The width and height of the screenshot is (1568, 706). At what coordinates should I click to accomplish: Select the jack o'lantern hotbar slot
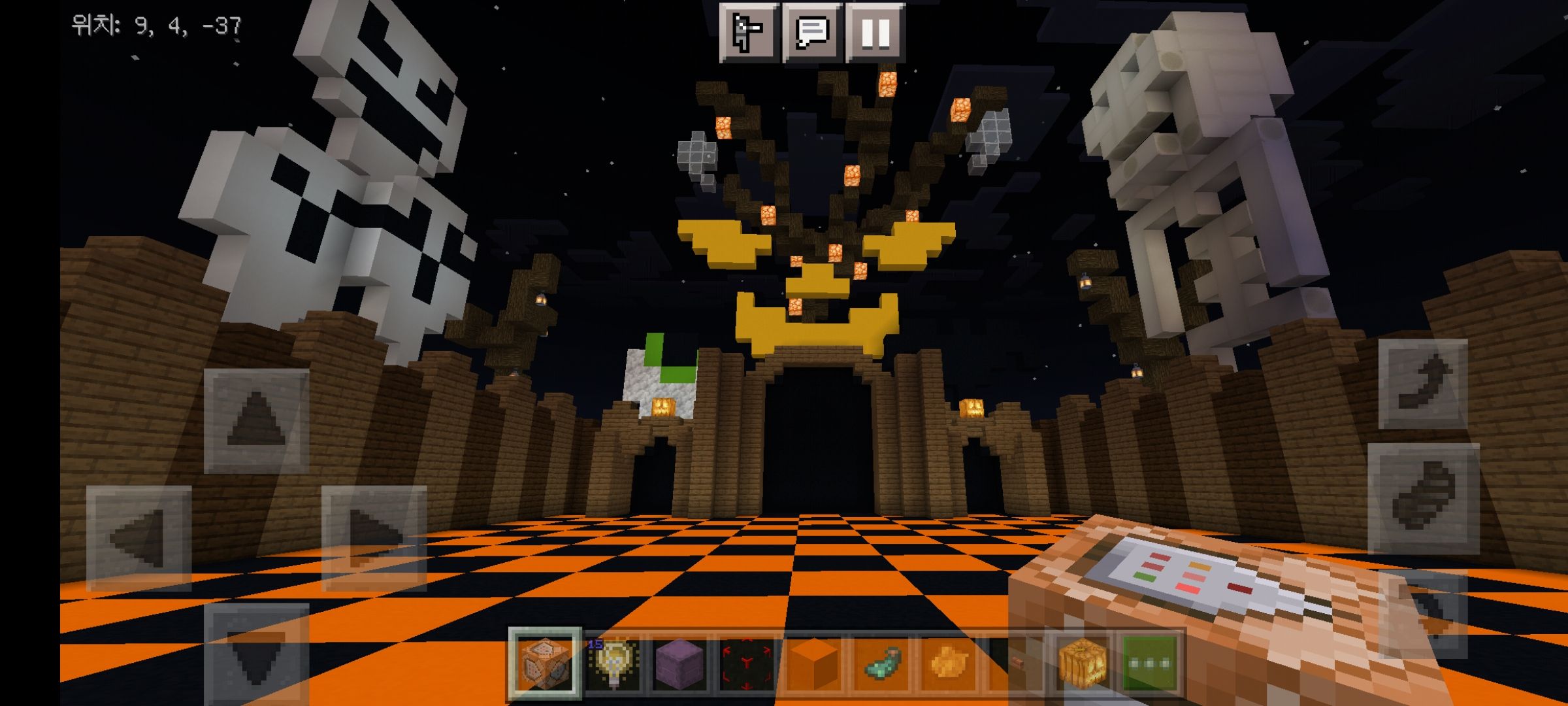click(1083, 664)
